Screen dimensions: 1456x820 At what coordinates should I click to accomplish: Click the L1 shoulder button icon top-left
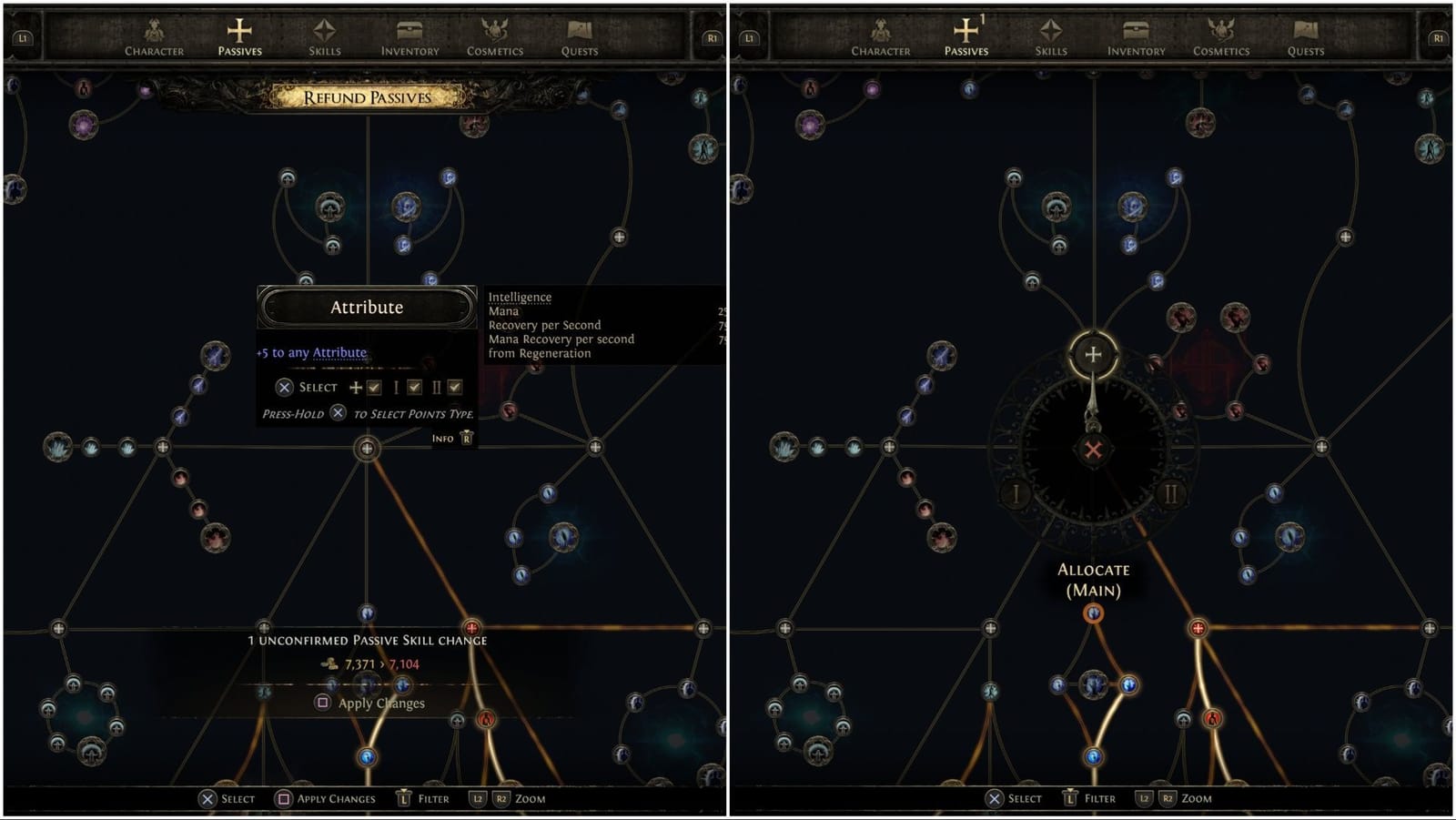(x=22, y=38)
